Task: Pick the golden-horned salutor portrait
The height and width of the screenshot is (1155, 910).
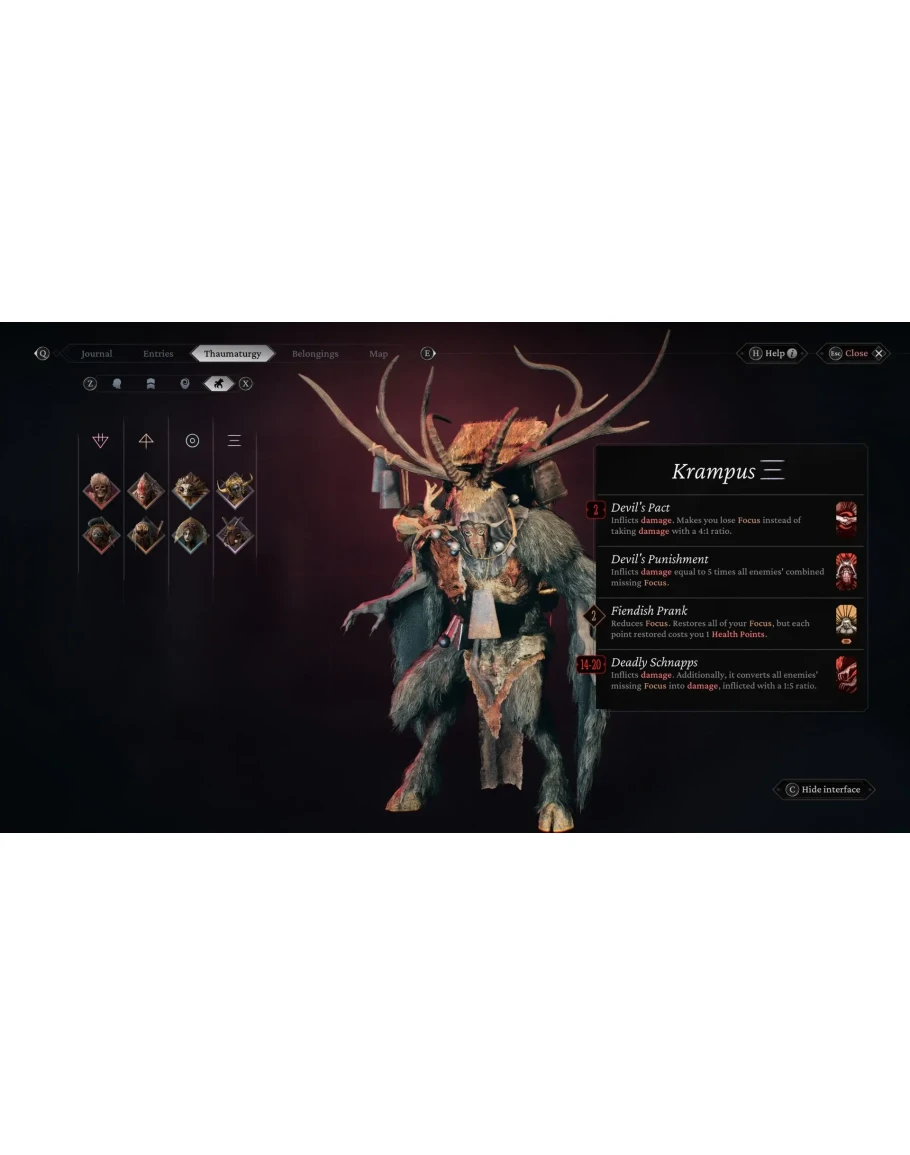Action: click(x=235, y=491)
